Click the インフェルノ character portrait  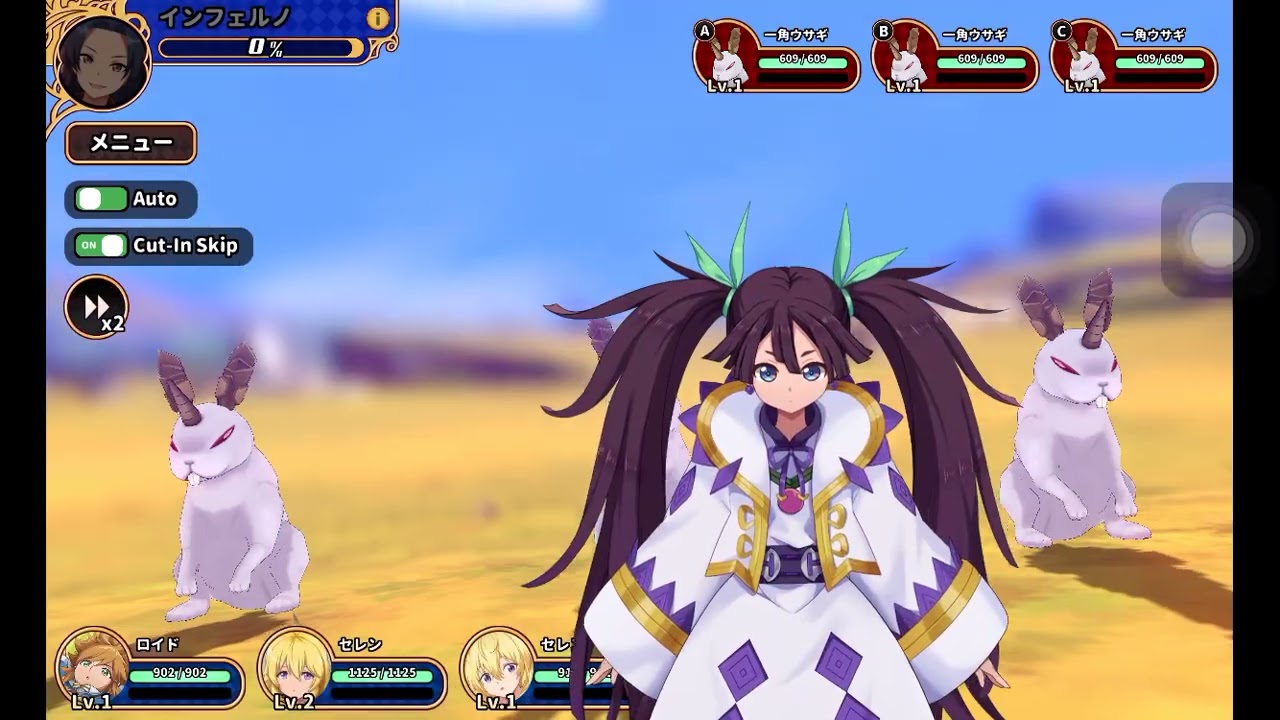click(x=103, y=60)
